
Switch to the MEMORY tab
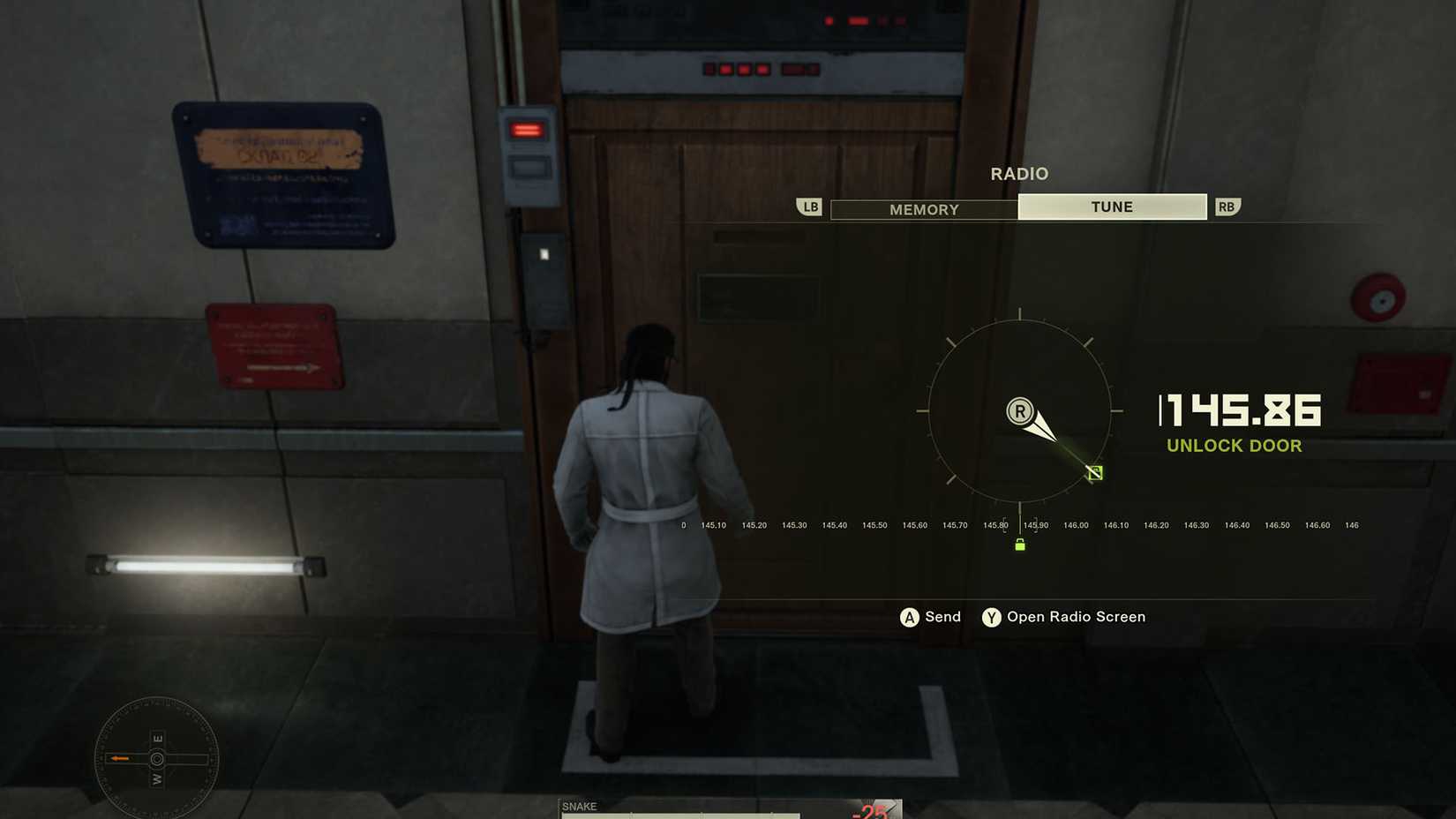(923, 209)
